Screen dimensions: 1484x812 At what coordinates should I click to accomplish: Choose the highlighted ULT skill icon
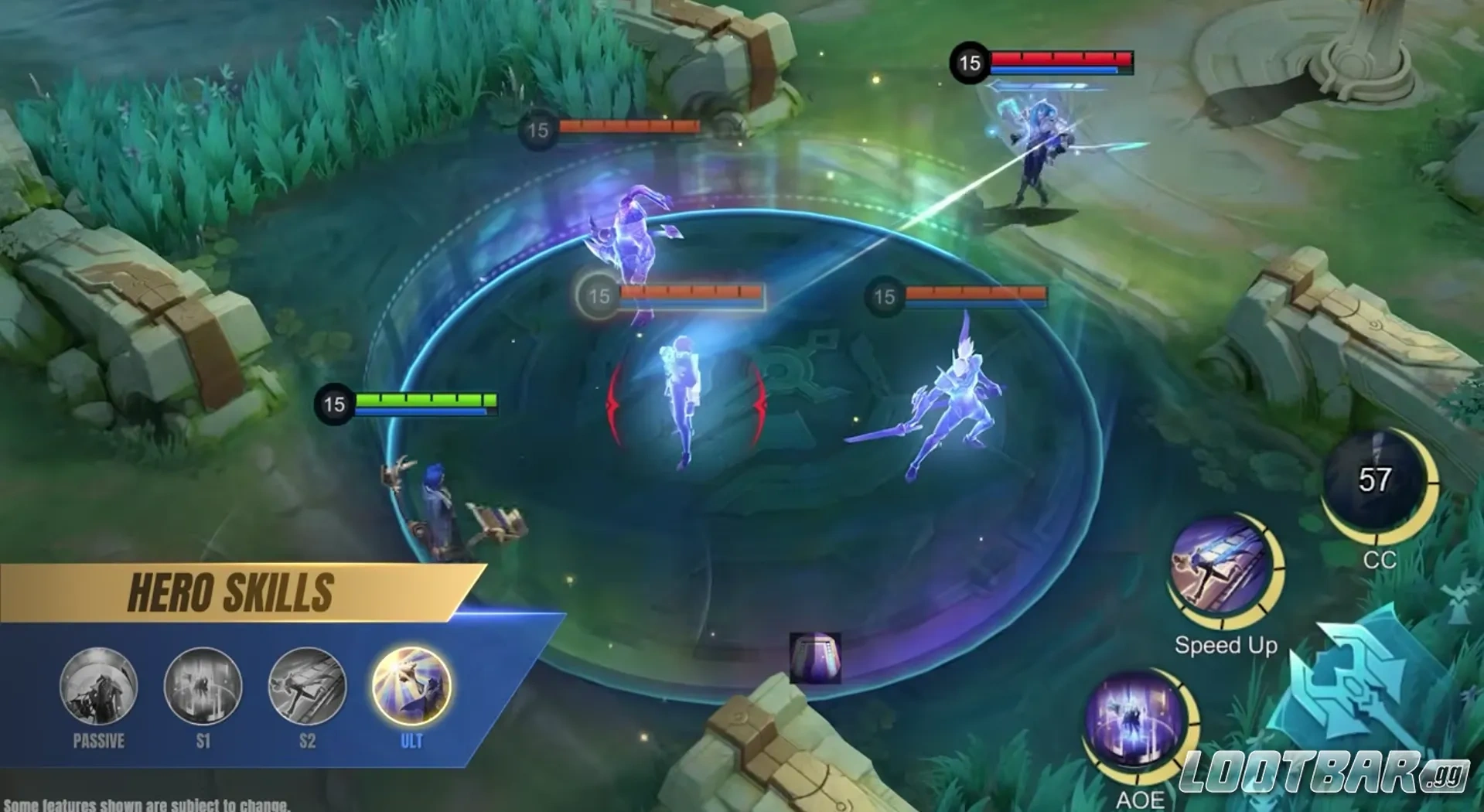pos(411,687)
